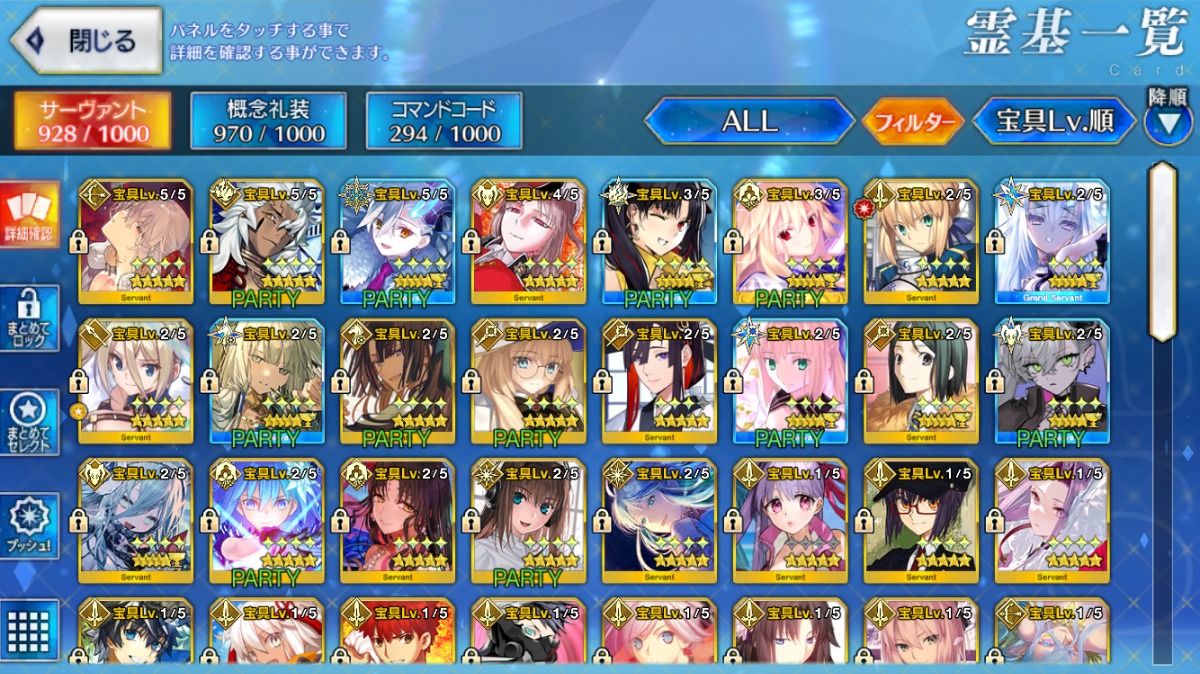Image resolution: width=1200 pixels, height=674 pixels.
Task: Switch to the サーヴァント tab
Action: point(92,121)
